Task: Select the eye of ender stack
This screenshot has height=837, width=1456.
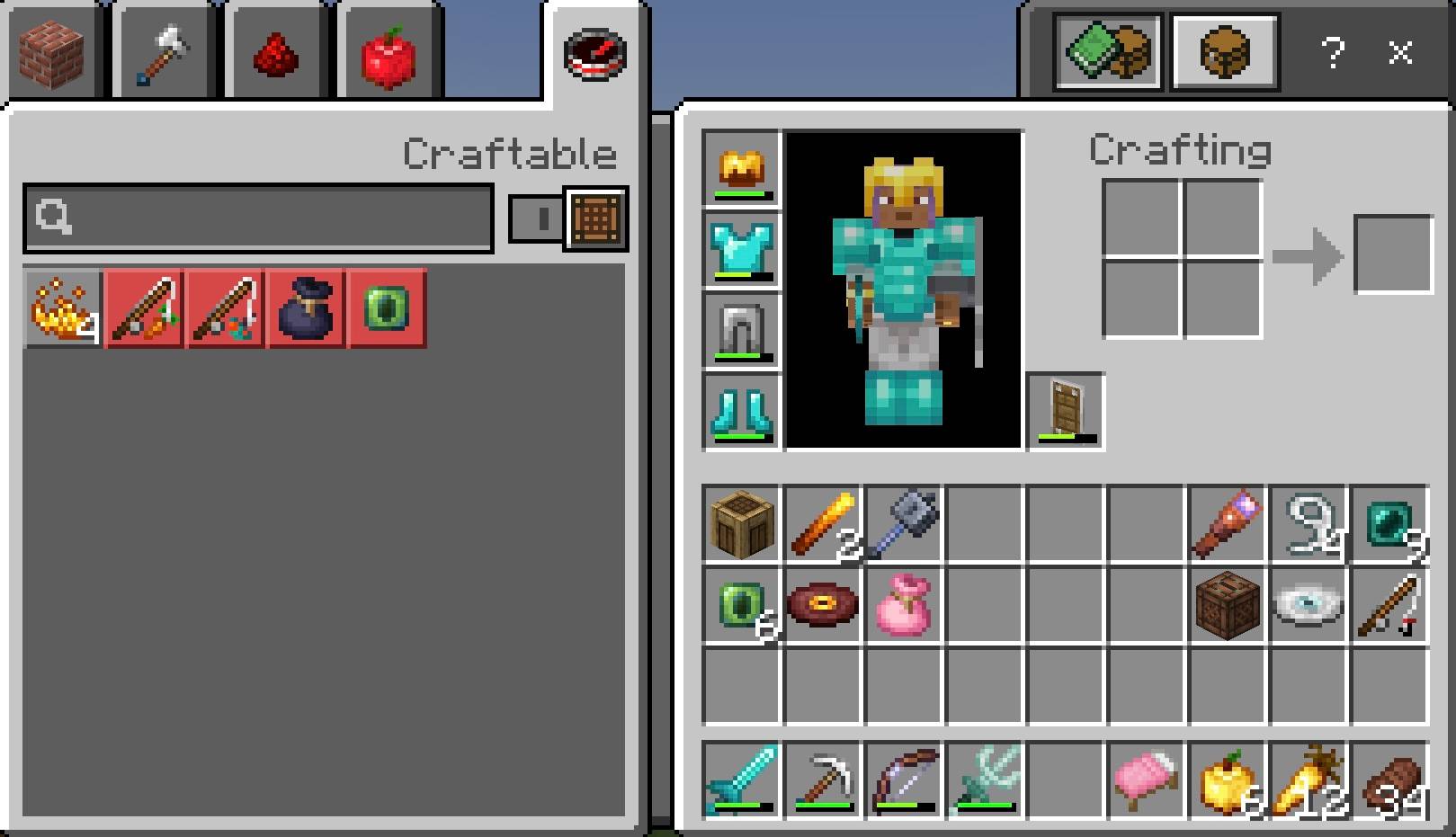Action: point(740,607)
